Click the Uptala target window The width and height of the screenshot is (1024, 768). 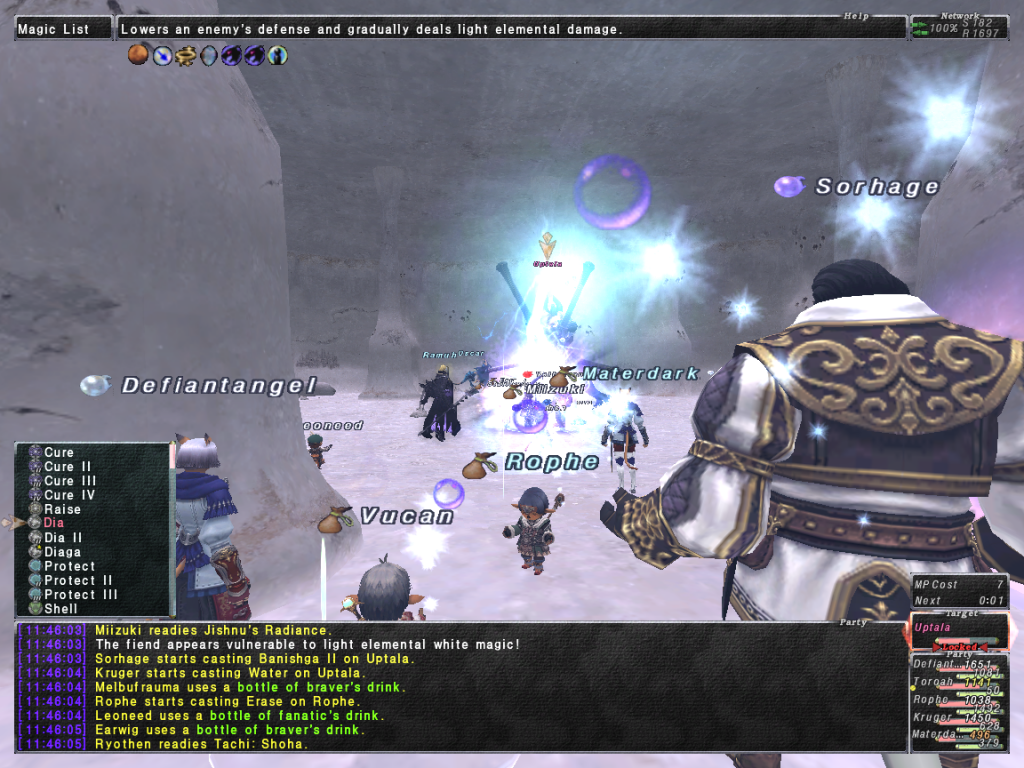coord(958,632)
